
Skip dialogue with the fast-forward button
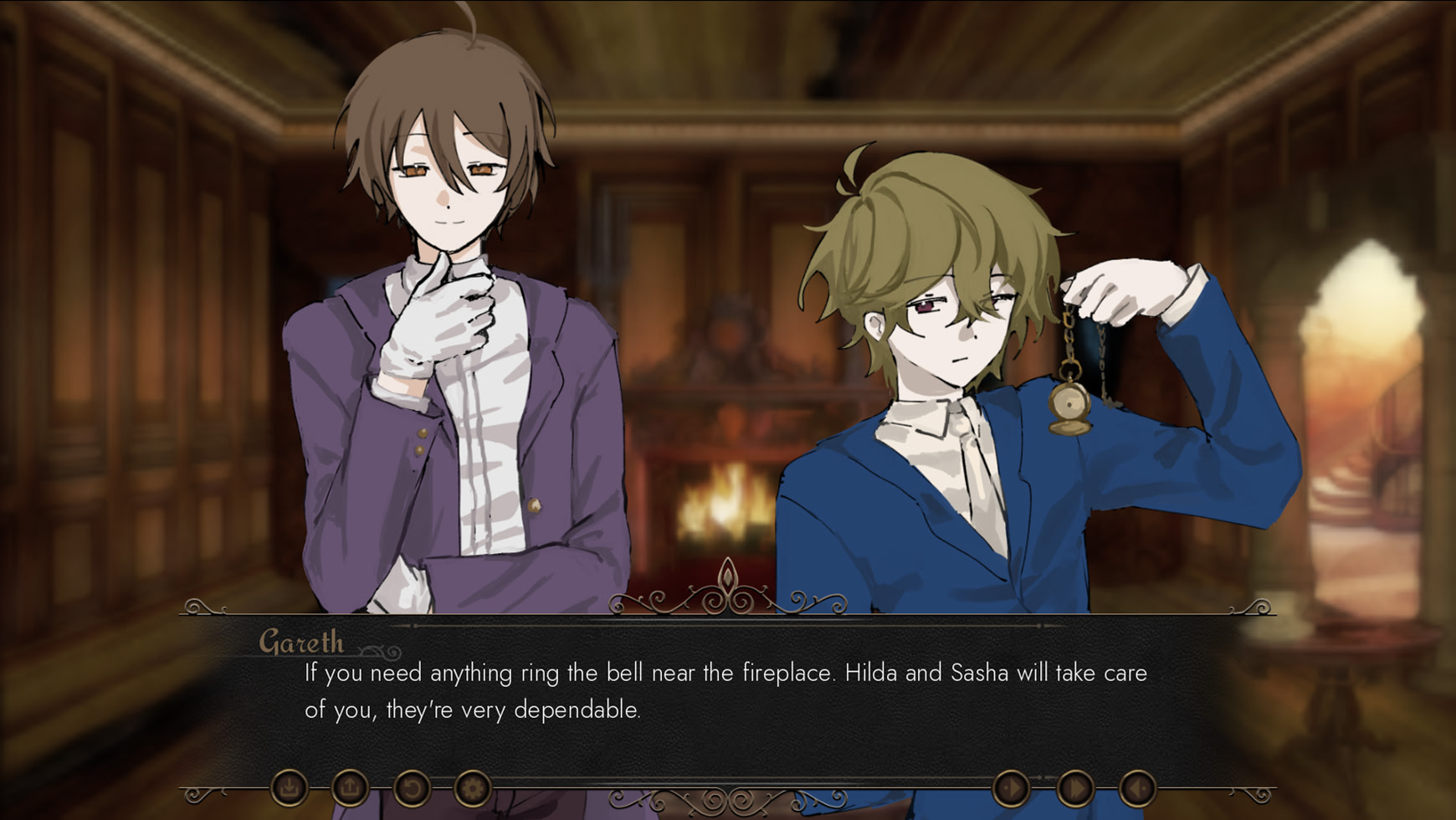[1074, 787]
